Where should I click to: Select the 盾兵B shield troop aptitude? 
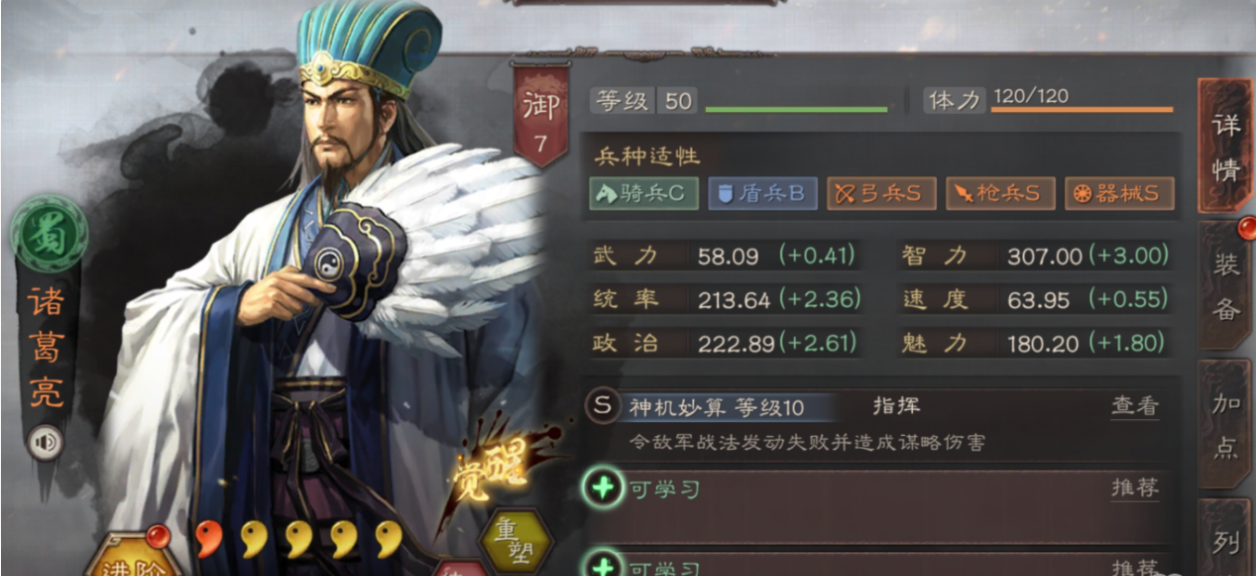pos(762,193)
